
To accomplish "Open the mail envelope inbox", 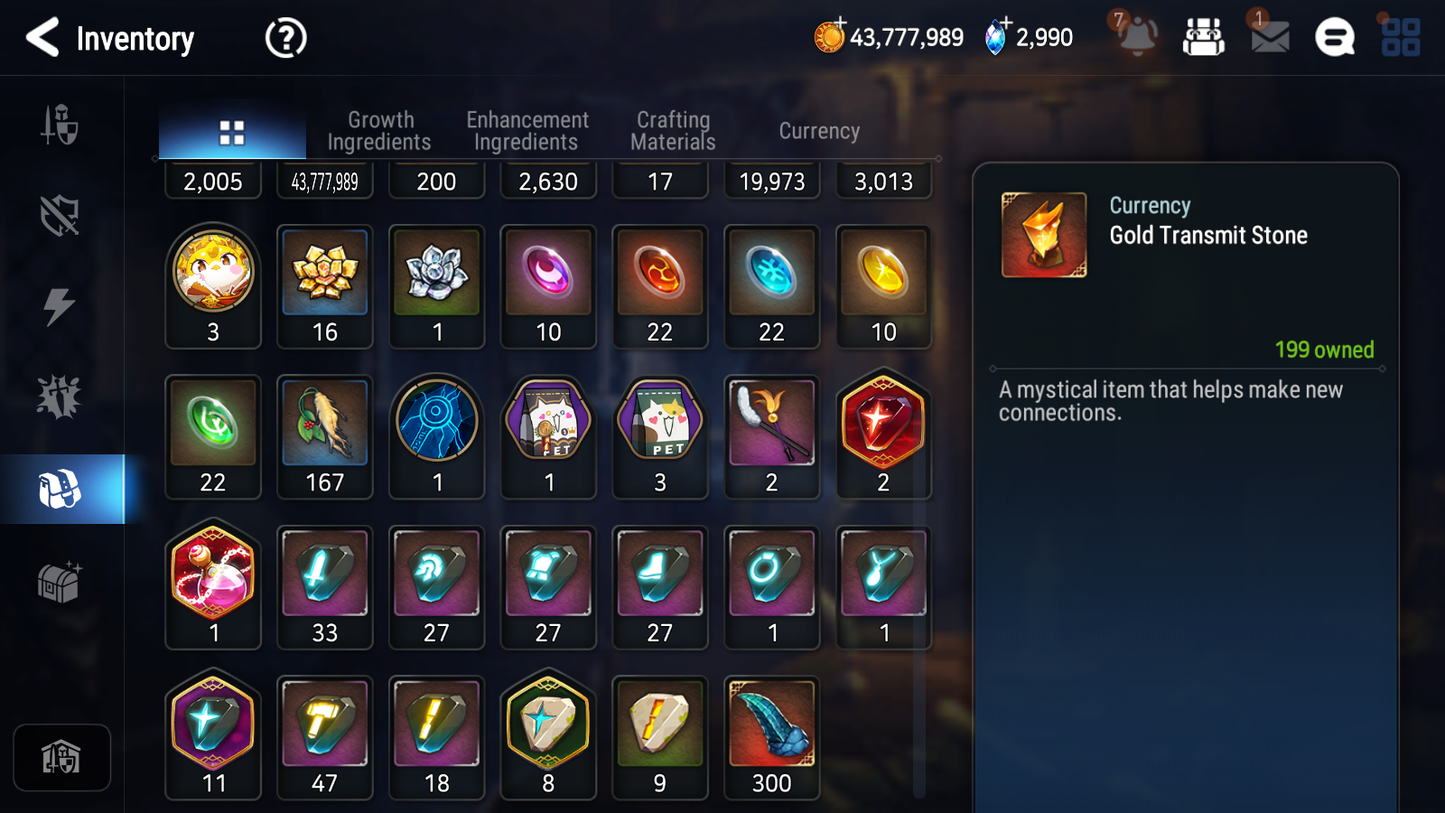I will 1269,37.
